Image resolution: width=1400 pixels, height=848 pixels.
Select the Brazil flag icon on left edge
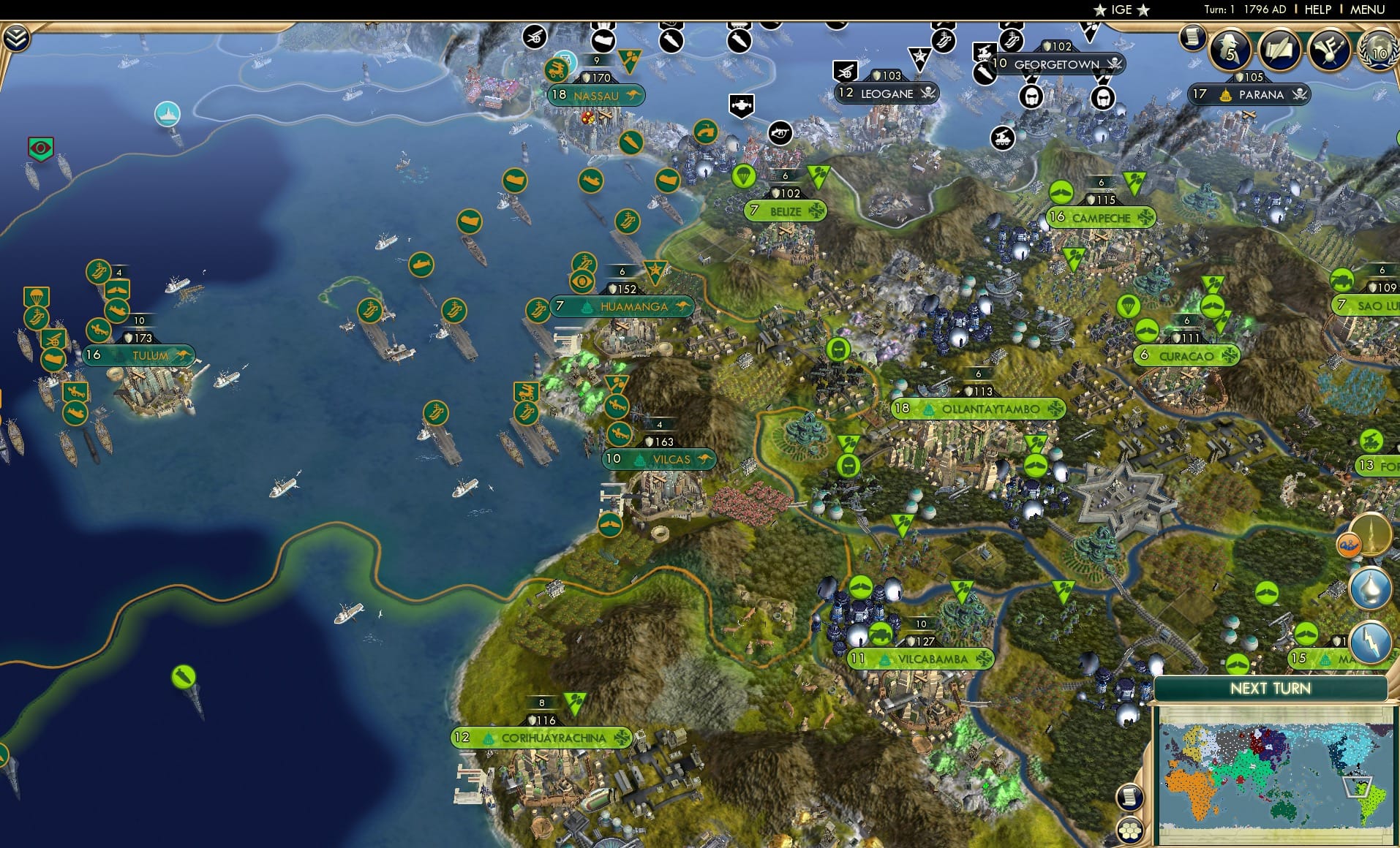tap(40, 148)
